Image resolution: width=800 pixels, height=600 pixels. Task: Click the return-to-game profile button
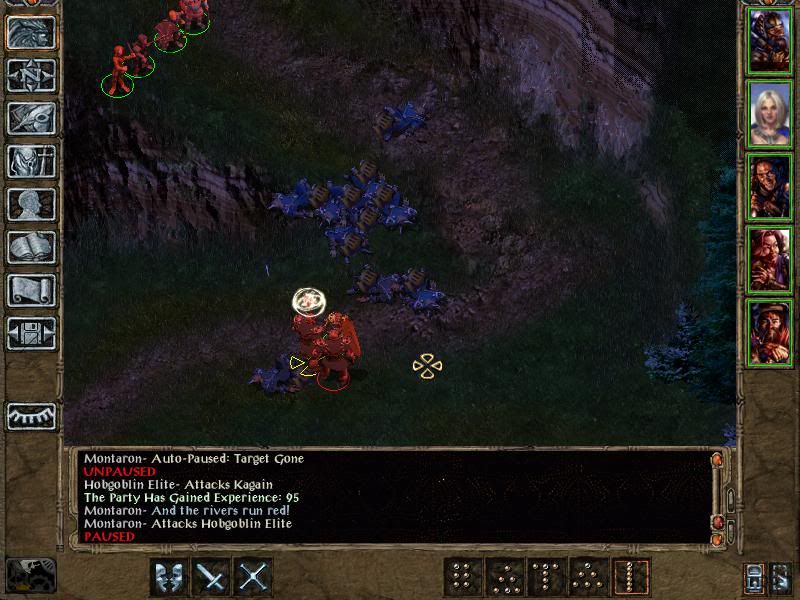[x=31, y=32]
